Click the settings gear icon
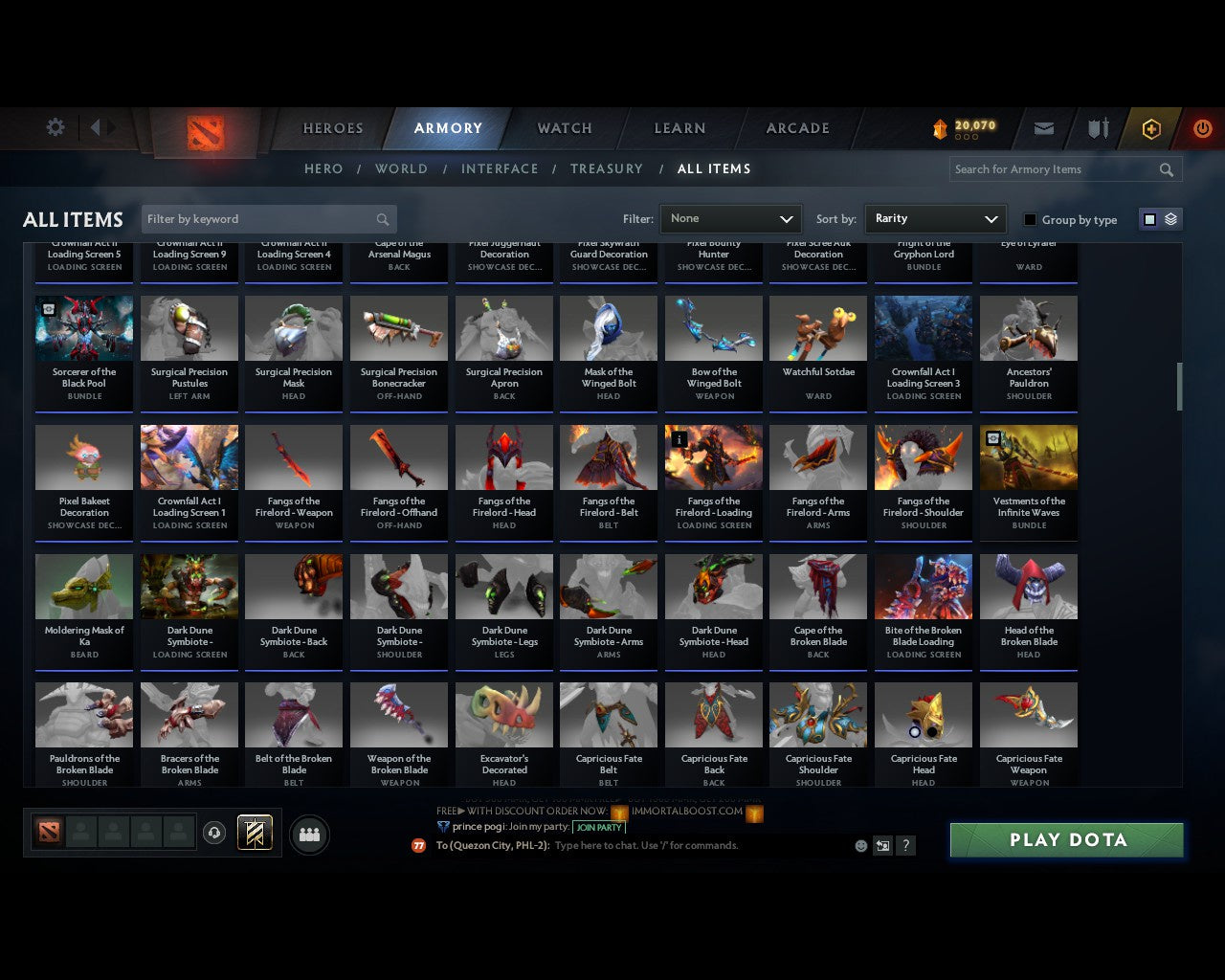The image size is (1225, 980). click(55, 126)
